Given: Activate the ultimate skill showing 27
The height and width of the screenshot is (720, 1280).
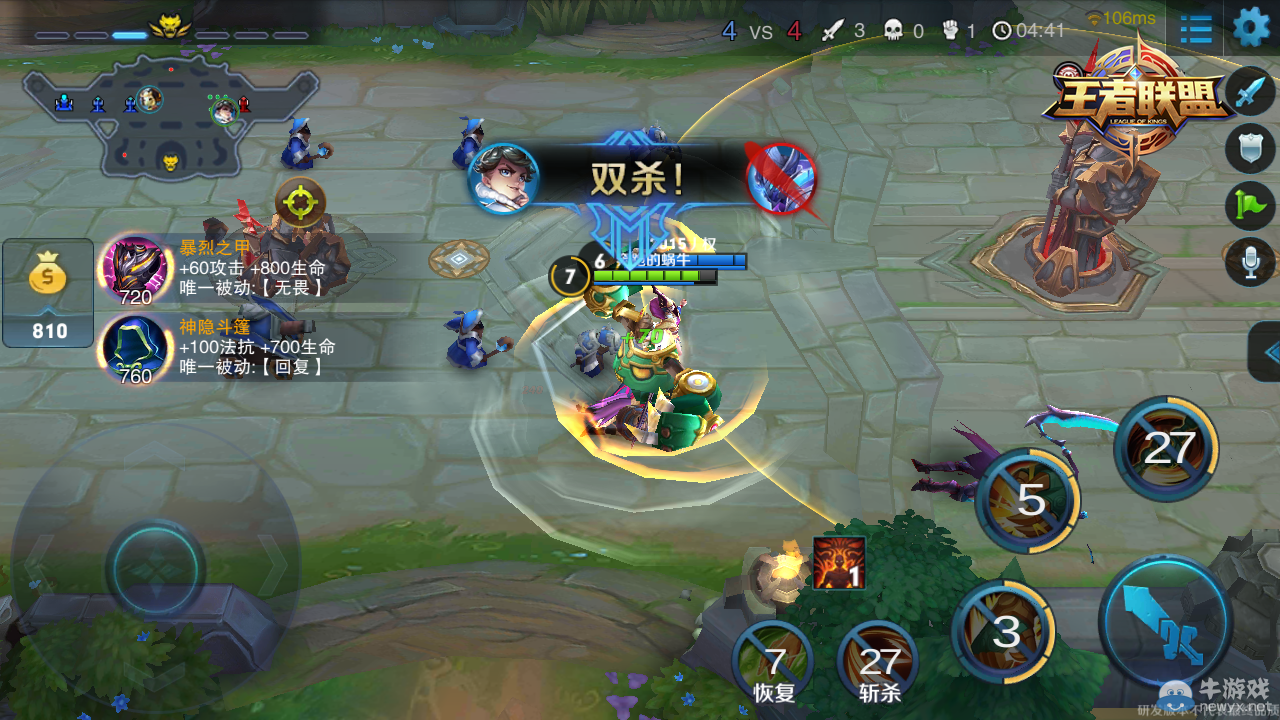Looking at the screenshot, I should point(1168,447).
